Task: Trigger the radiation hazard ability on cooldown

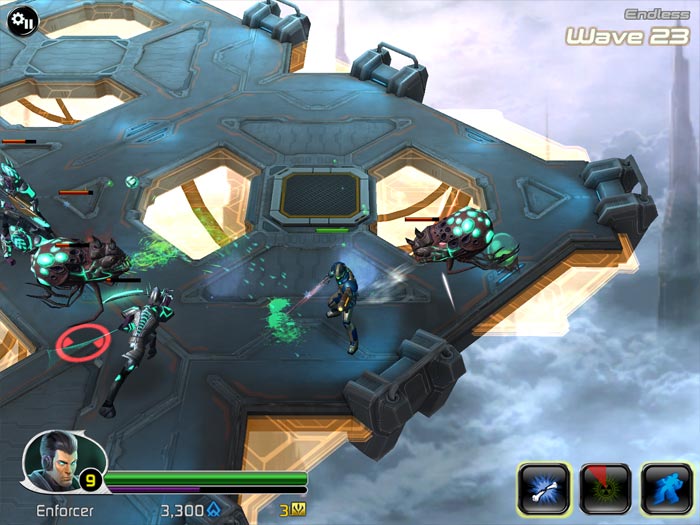Action: [x=605, y=488]
